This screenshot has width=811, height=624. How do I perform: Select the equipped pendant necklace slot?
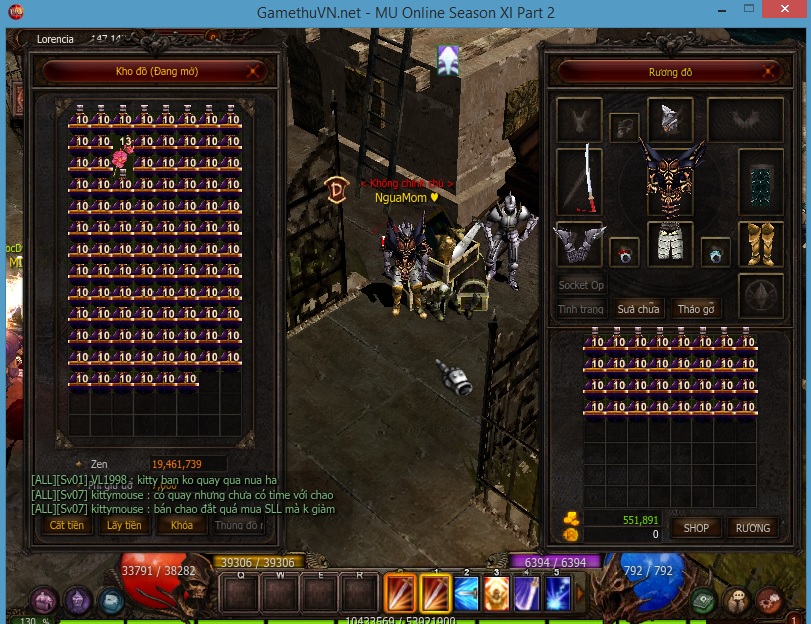tap(625, 127)
